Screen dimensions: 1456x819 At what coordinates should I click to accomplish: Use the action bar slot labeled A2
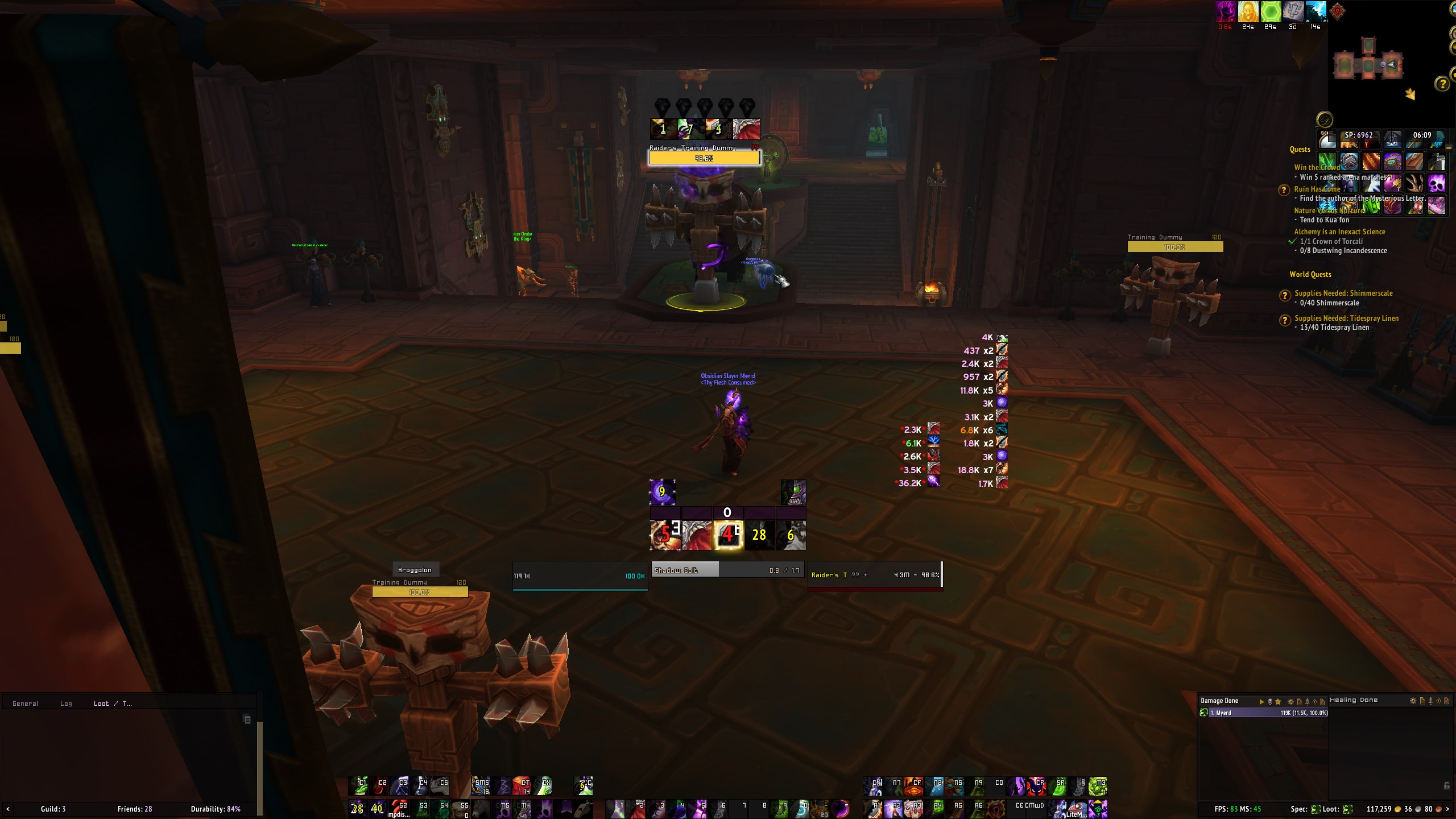(x=894, y=808)
